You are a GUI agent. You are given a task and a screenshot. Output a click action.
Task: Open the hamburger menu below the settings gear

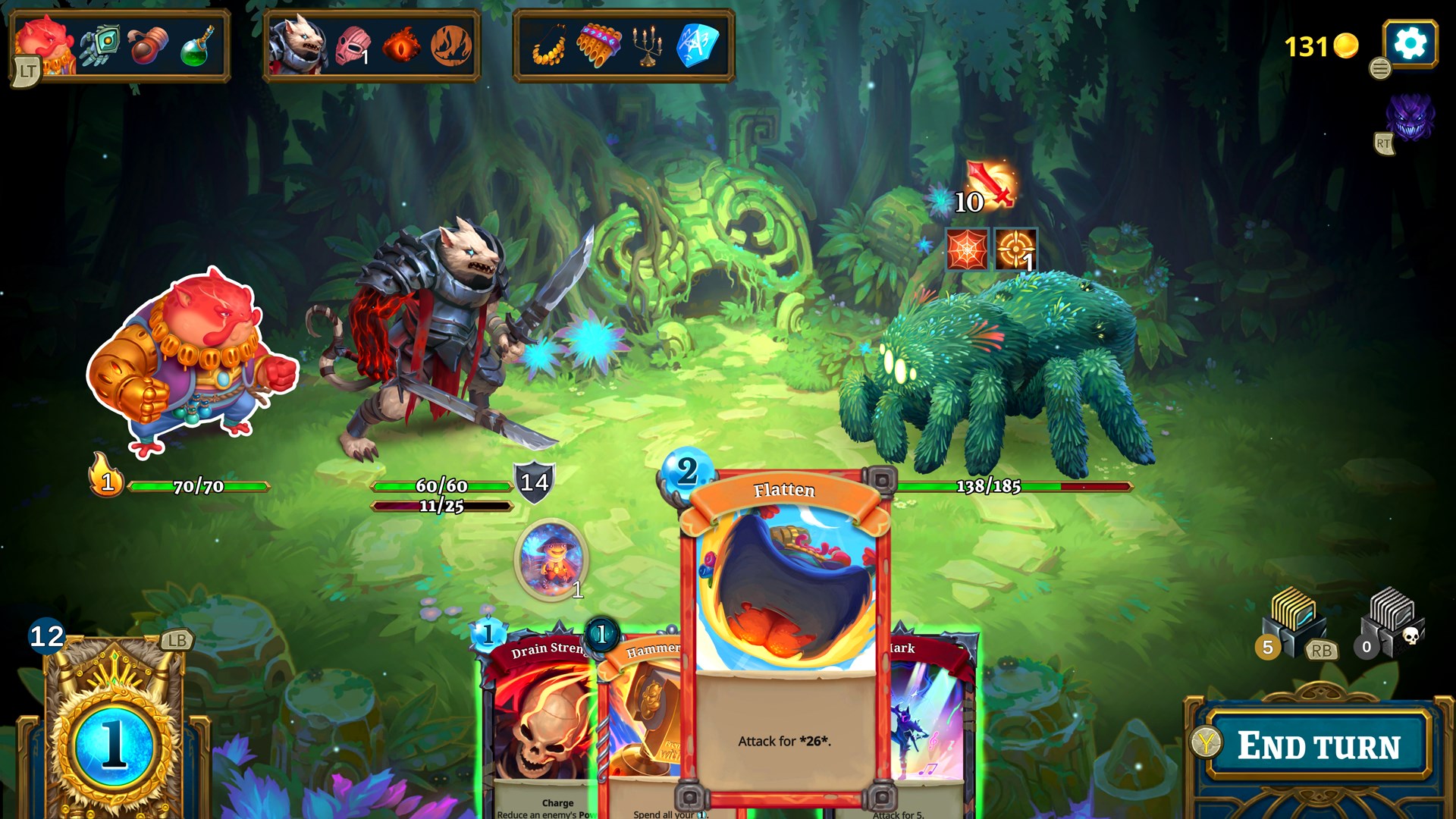pyautogui.click(x=1380, y=68)
